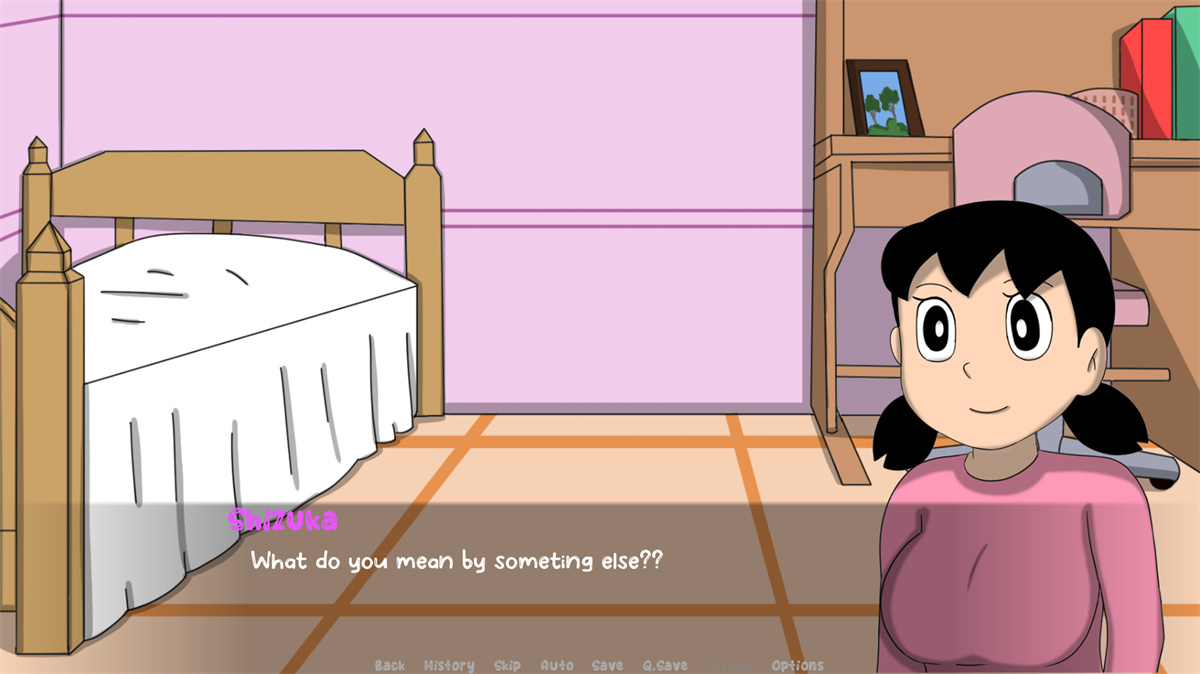Open the Options menu
Screen dimensions: 1200x674
coord(797,665)
